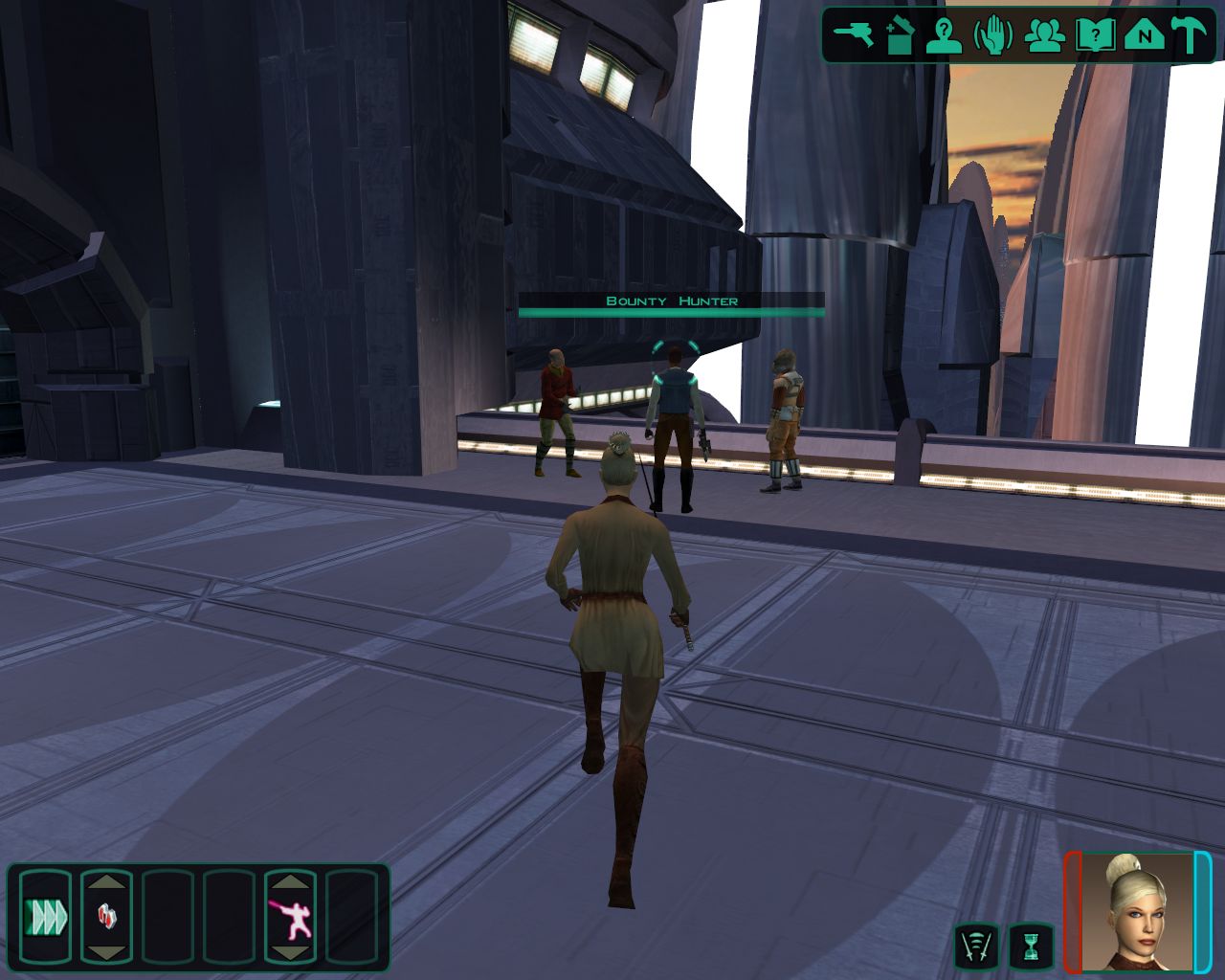Select the Bounty Hunter target label
Screen dimensions: 1225x980
click(x=671, y=301)
